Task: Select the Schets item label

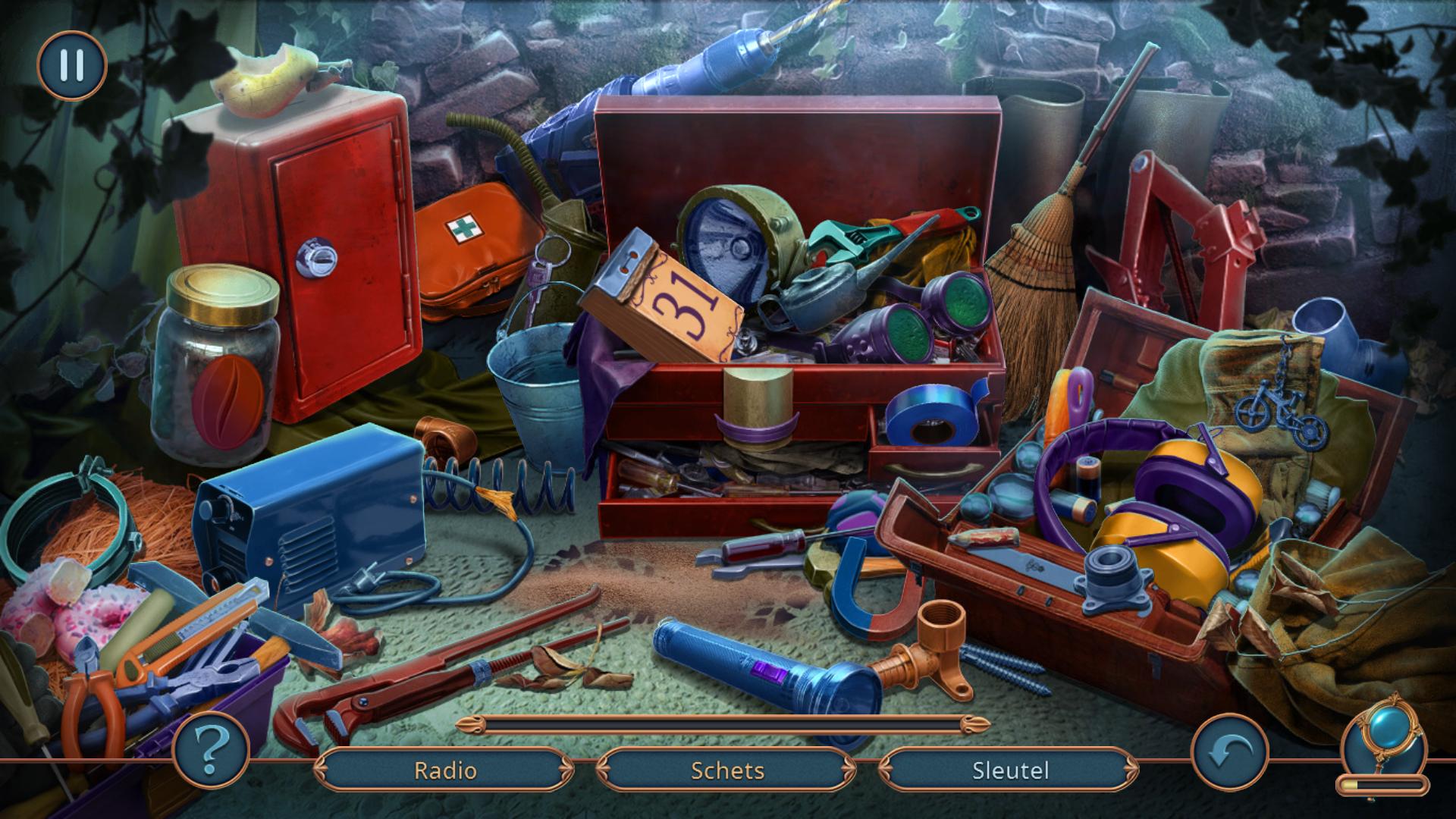Action: pos(727,770)
